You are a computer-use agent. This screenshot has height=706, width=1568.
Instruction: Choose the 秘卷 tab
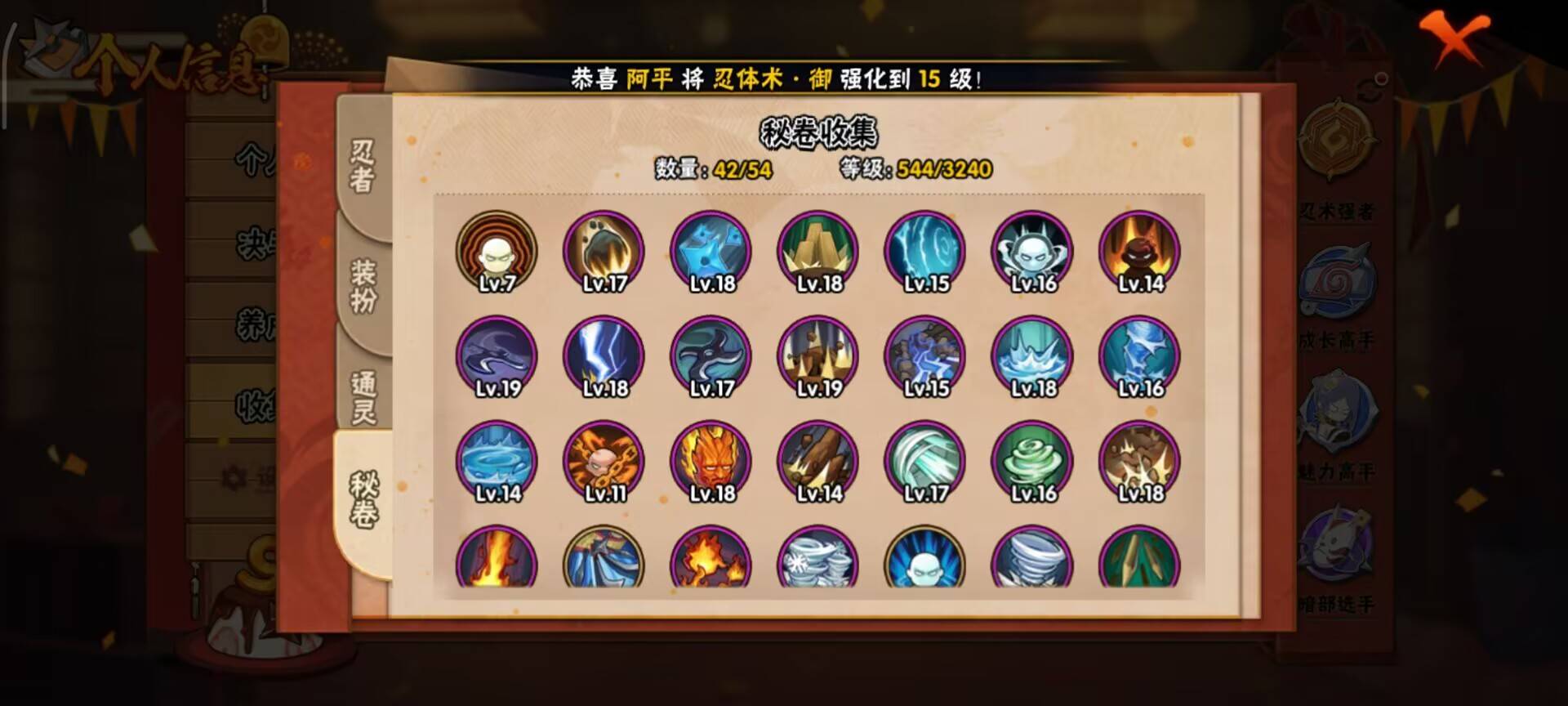click(x=363, y=499)
